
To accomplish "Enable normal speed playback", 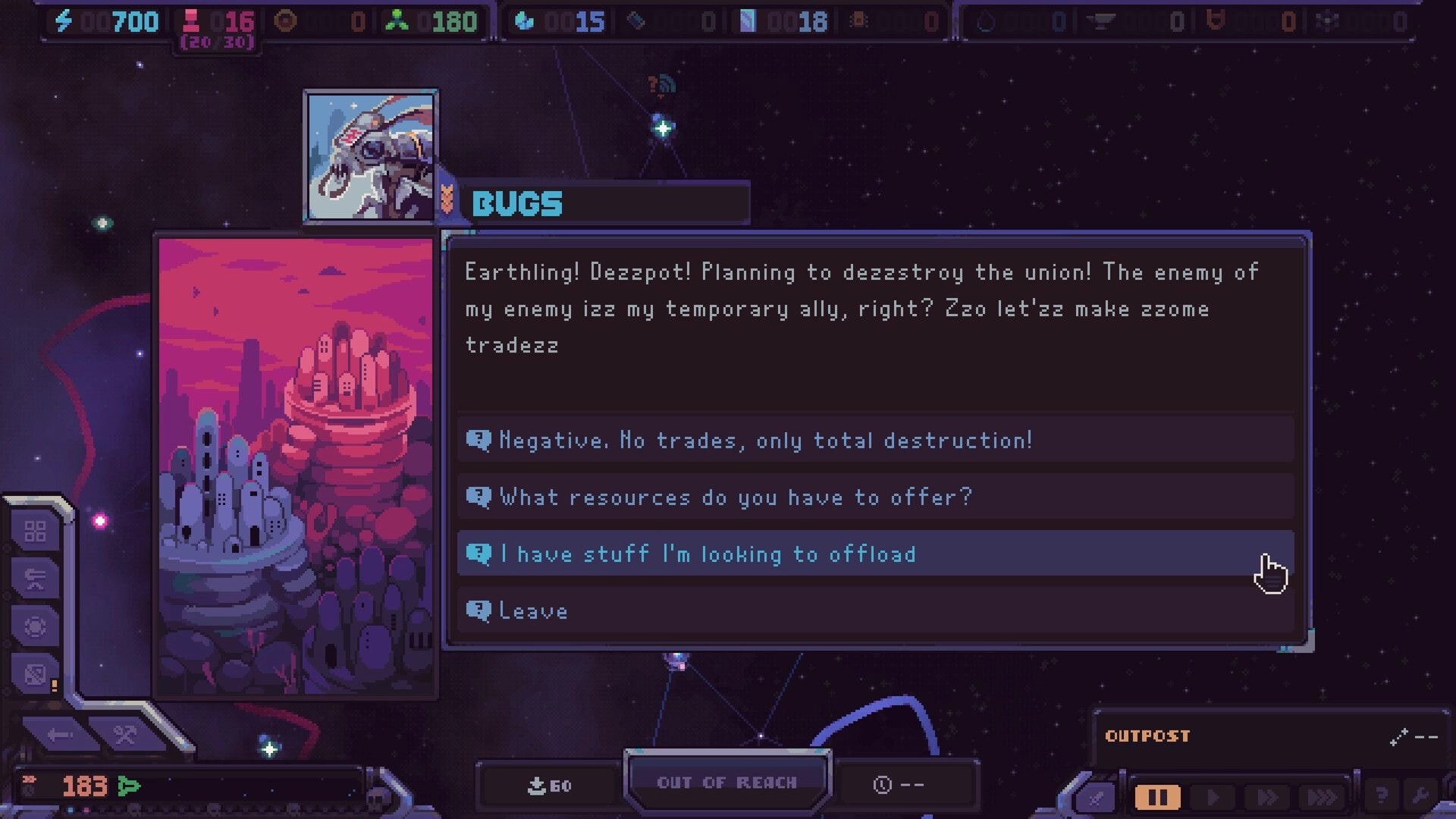I will 1211,796.
